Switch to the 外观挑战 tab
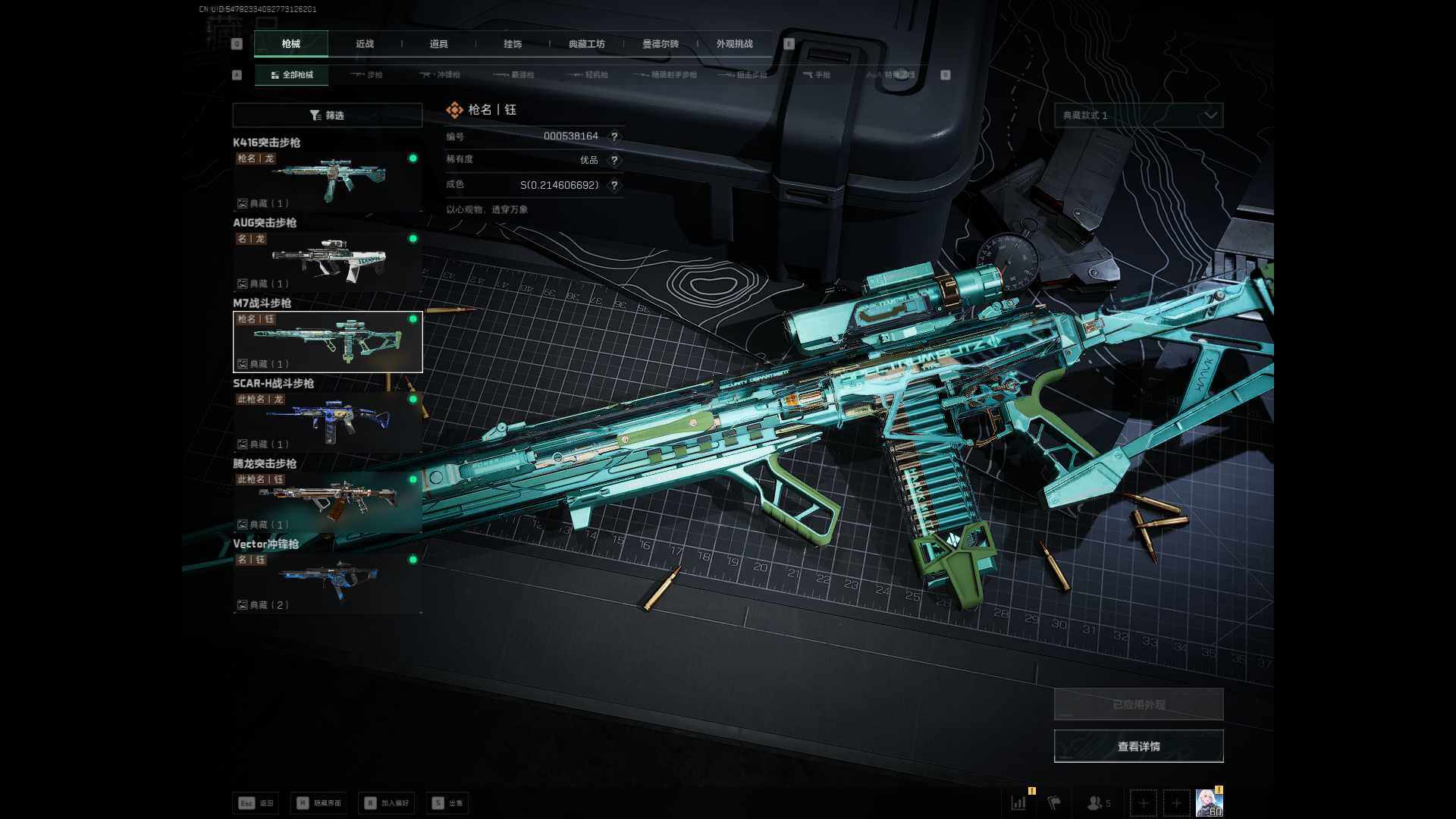Screen dimensions: 1456x819 pyautogui.click(x=734, y=44)
